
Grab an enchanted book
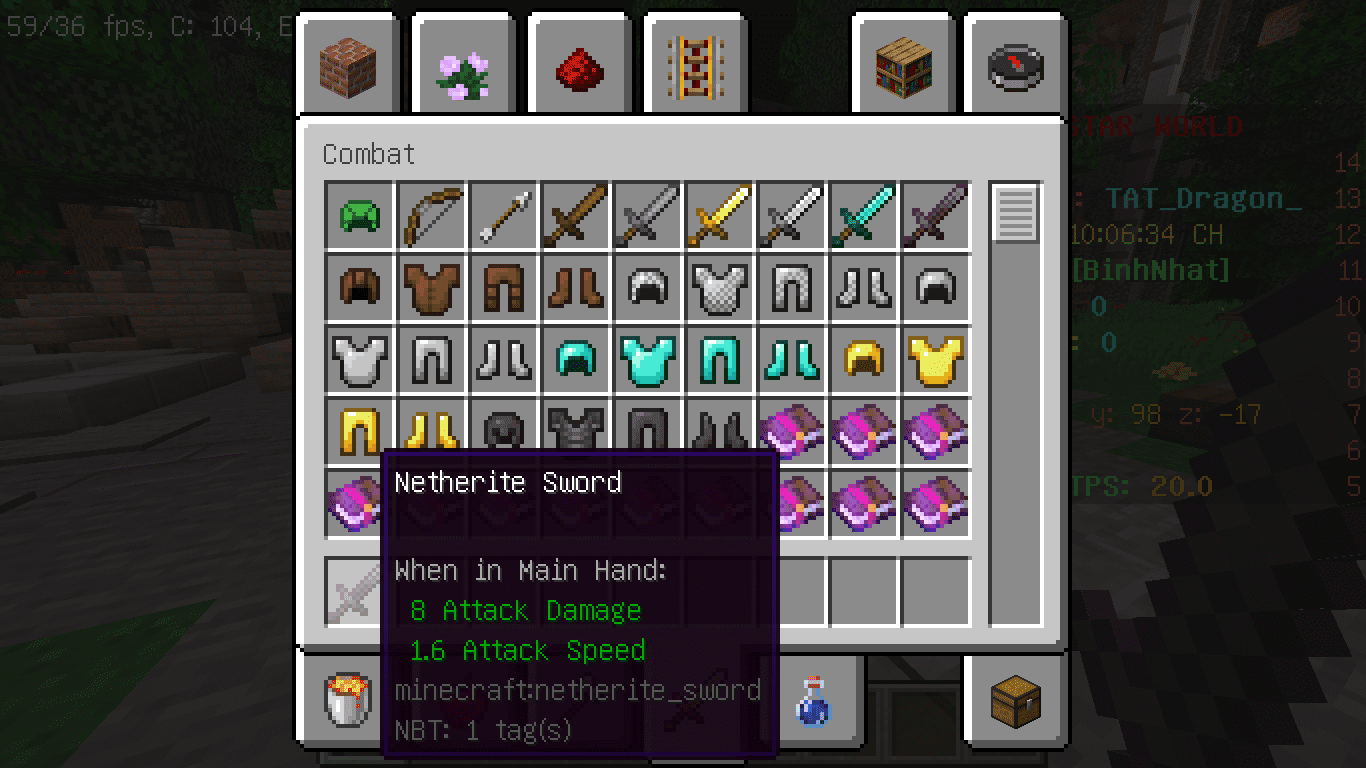point(791,431)
